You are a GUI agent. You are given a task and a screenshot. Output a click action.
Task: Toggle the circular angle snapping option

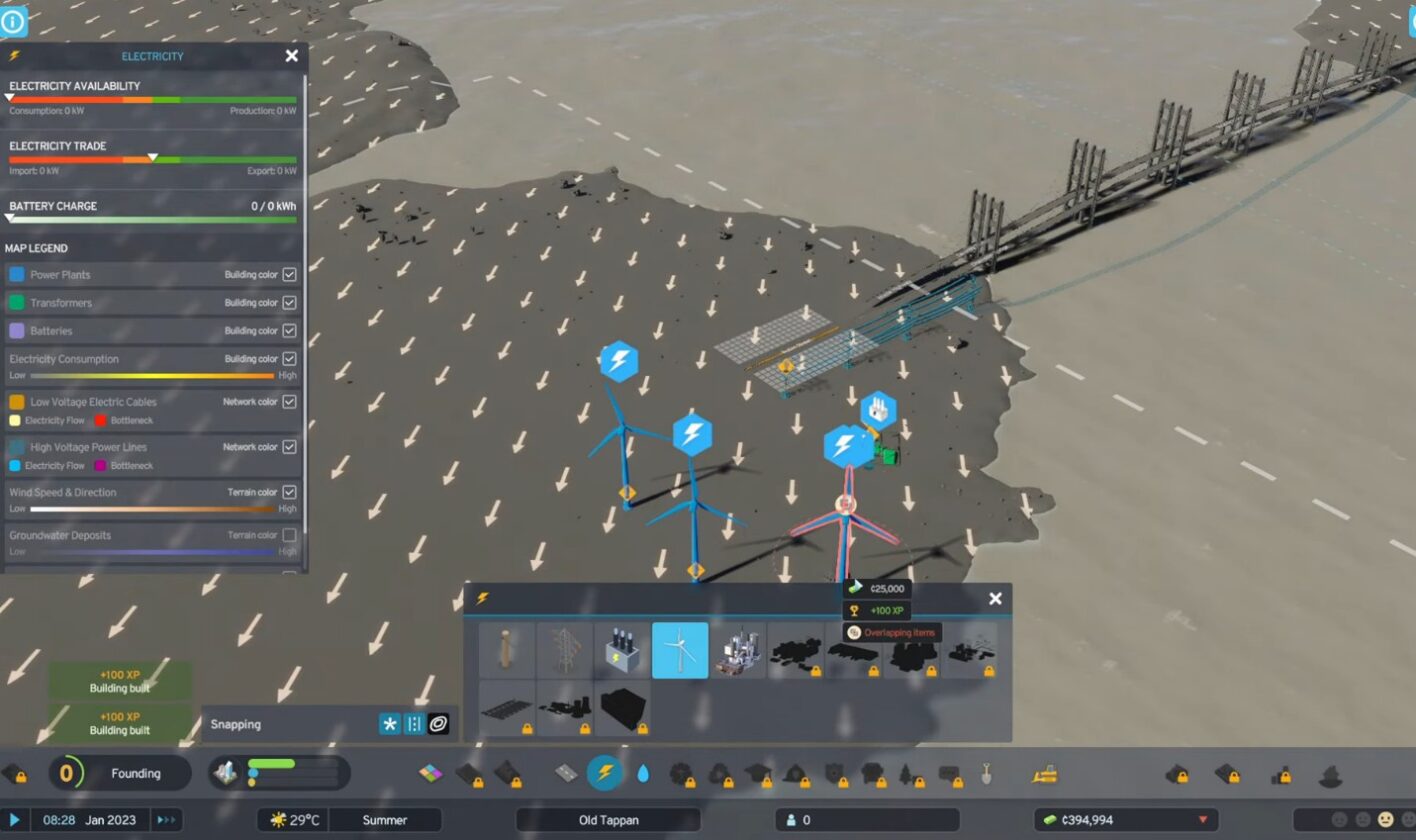438,724
